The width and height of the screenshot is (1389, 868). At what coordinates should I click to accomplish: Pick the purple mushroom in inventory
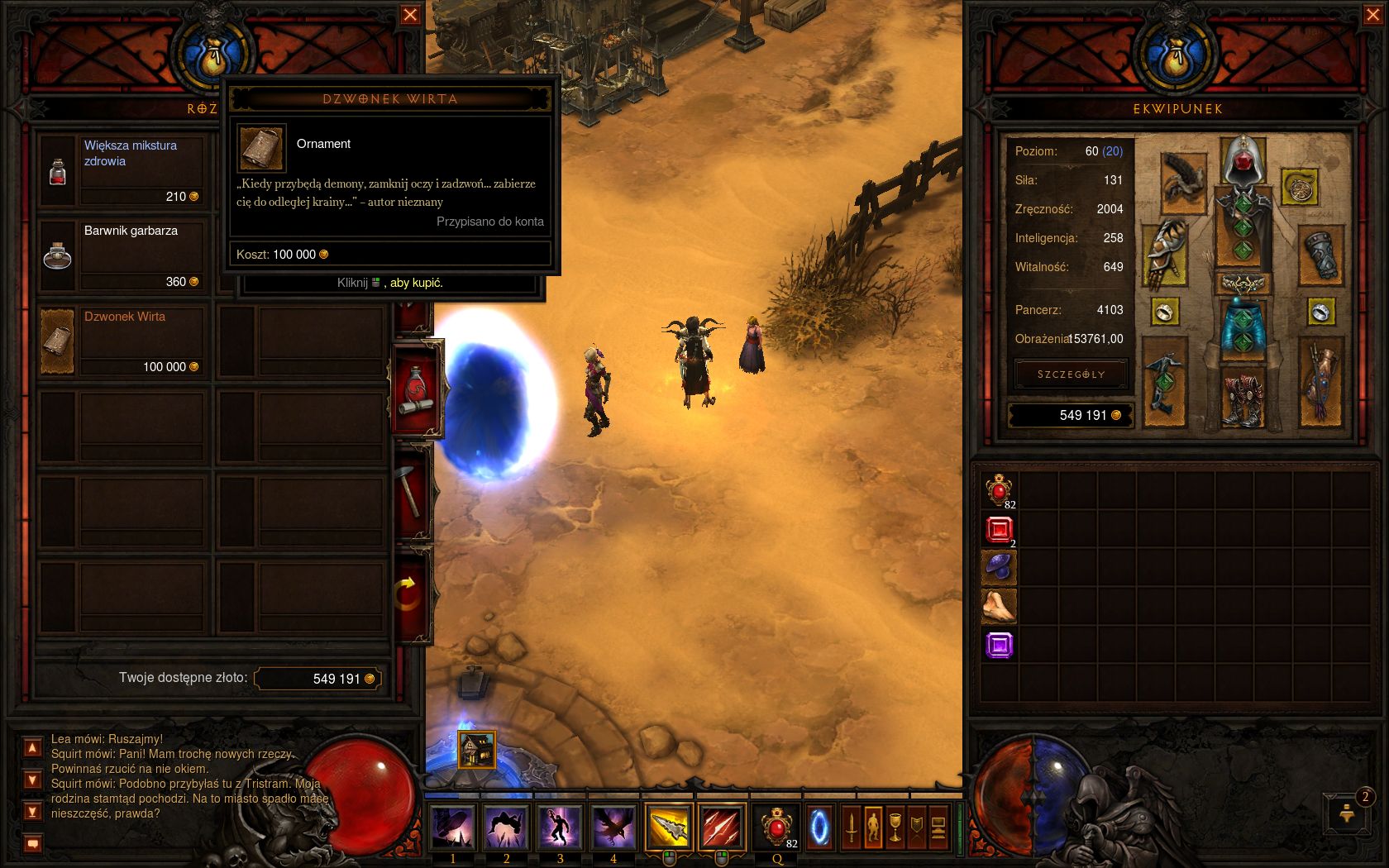[999, 568]
